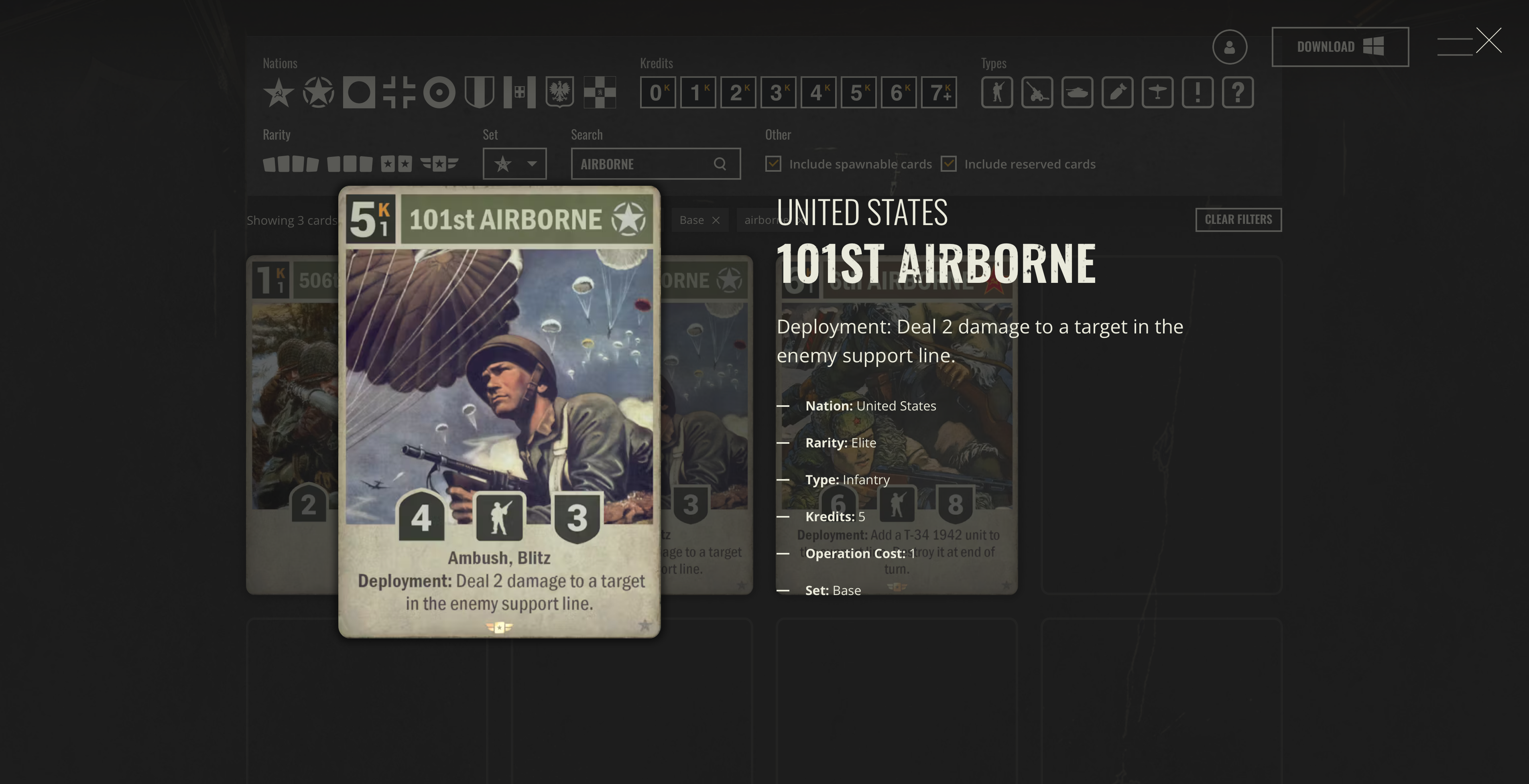1529x784 pixels.
Task: Filter by Poland eagle crest nation
Action: click(560, 93)
